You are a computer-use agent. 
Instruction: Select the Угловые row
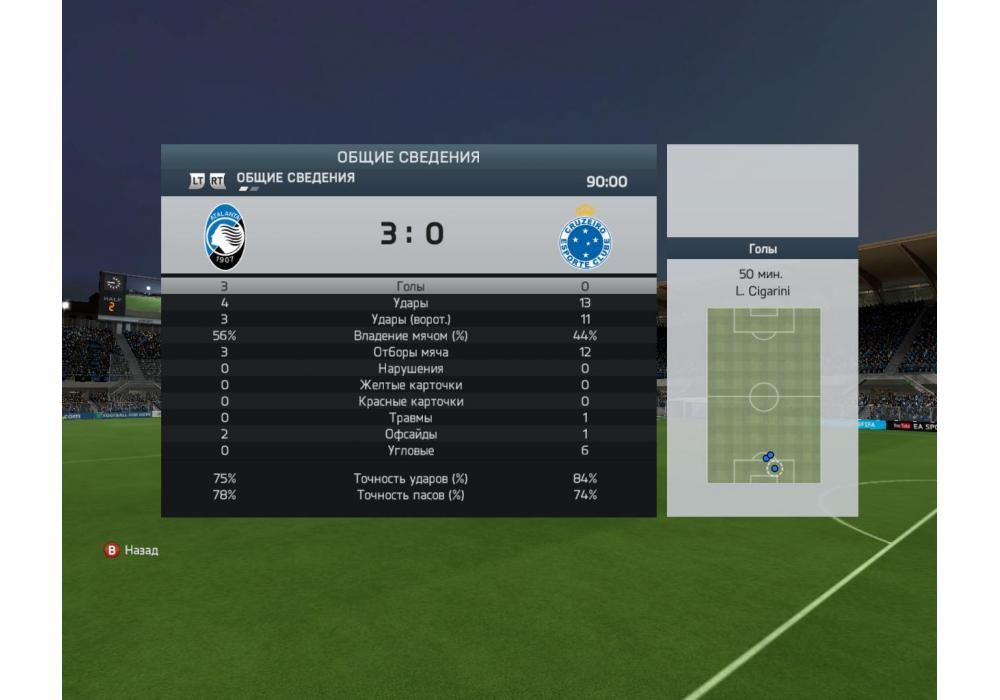410,451
